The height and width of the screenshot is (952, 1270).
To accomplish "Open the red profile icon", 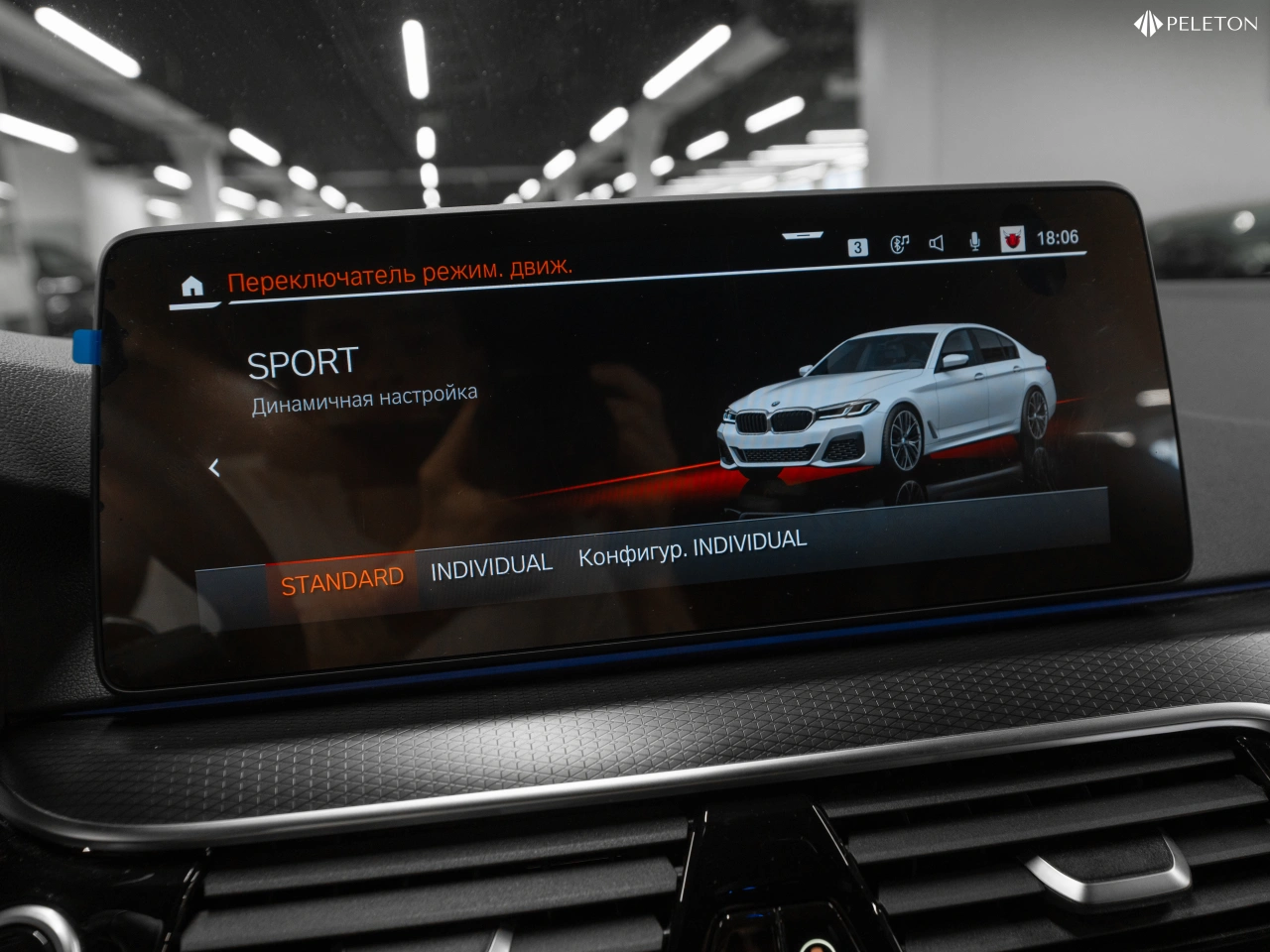I will [x=1012, y=239].
